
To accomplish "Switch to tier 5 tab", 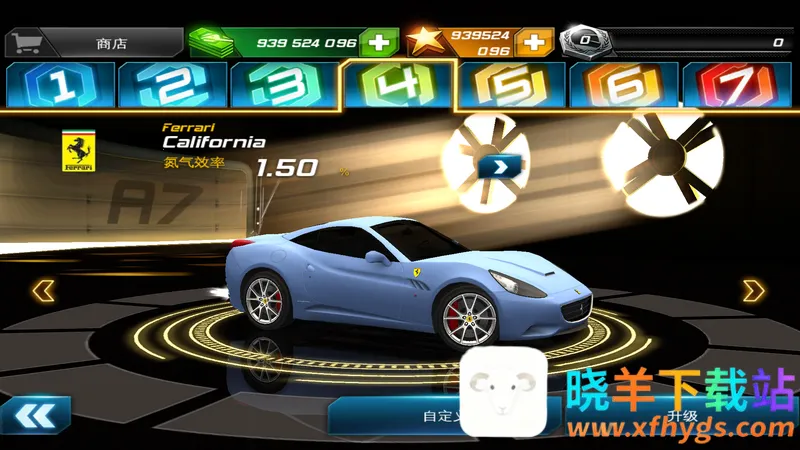I will pos(510,86).
